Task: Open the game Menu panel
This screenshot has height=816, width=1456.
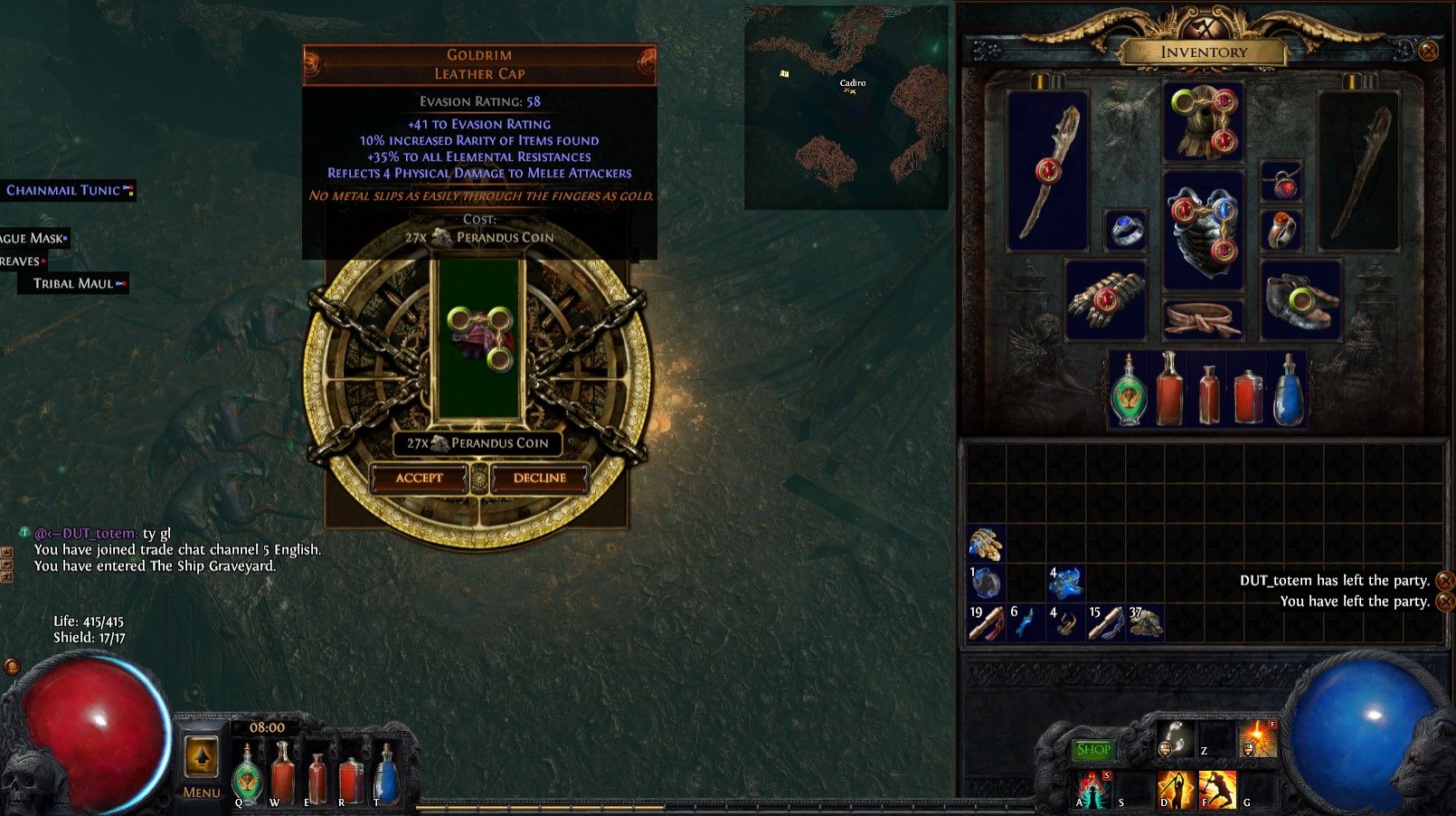Action: point(201,764)
